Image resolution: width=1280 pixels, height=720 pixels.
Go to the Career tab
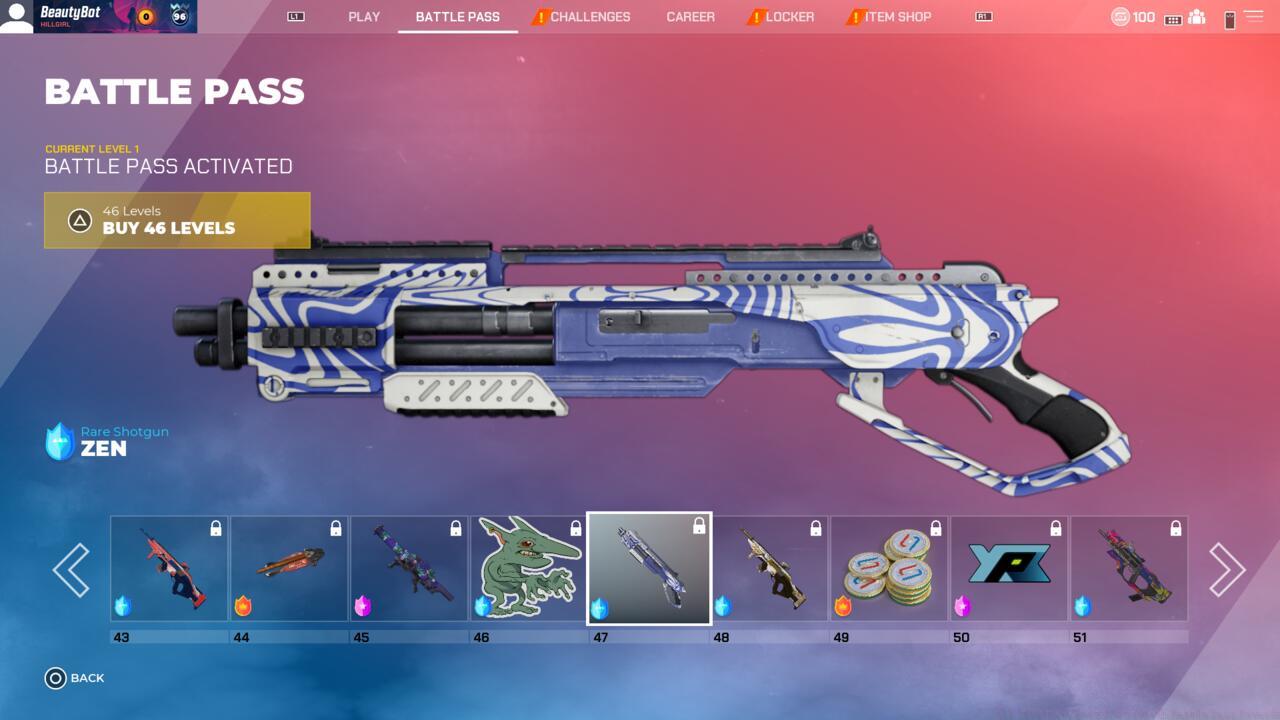(691, 17)
